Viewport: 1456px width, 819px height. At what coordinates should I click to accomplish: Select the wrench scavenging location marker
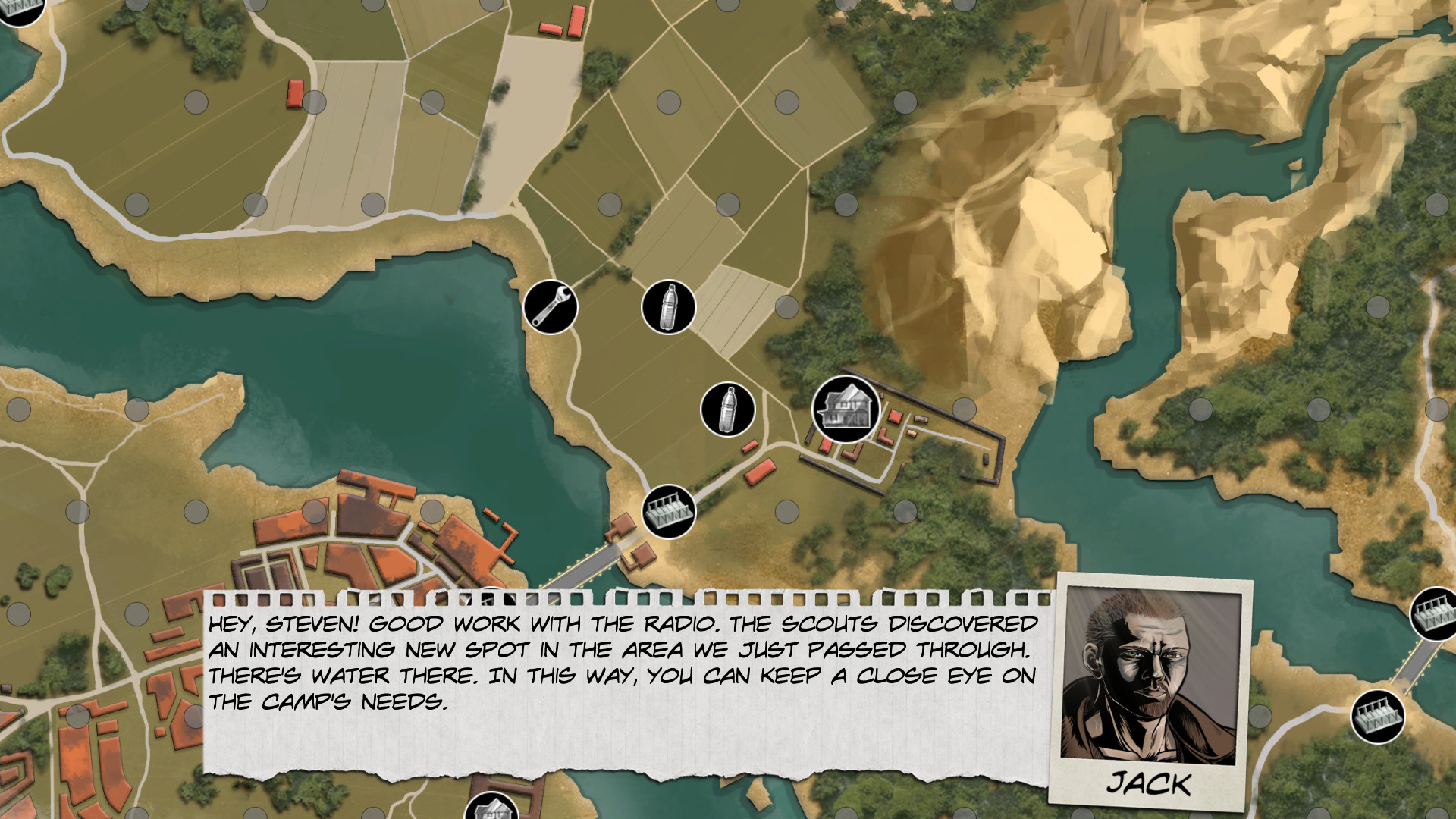coord(551,306)
